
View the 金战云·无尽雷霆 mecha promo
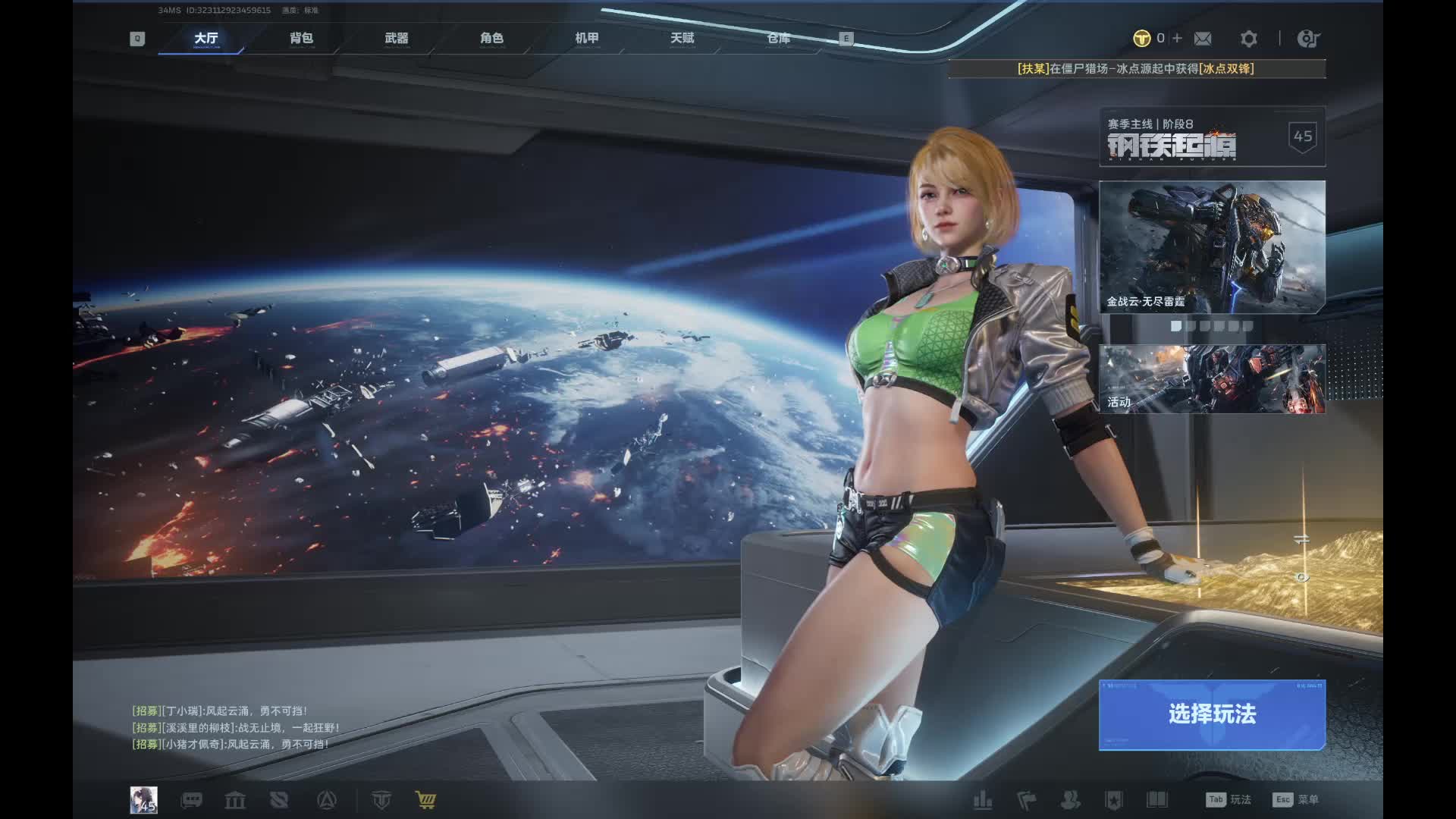click(1212, 247)
